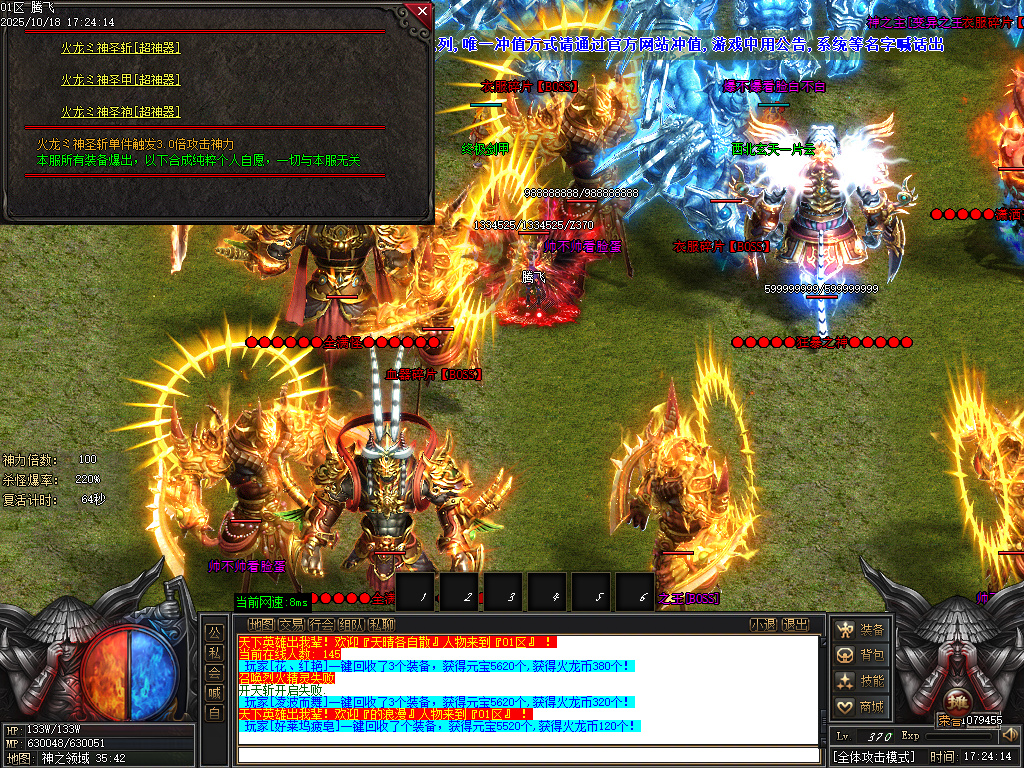Open the 地图 map button
This screenshot has height=768, width=1024.
click(260, 624)
